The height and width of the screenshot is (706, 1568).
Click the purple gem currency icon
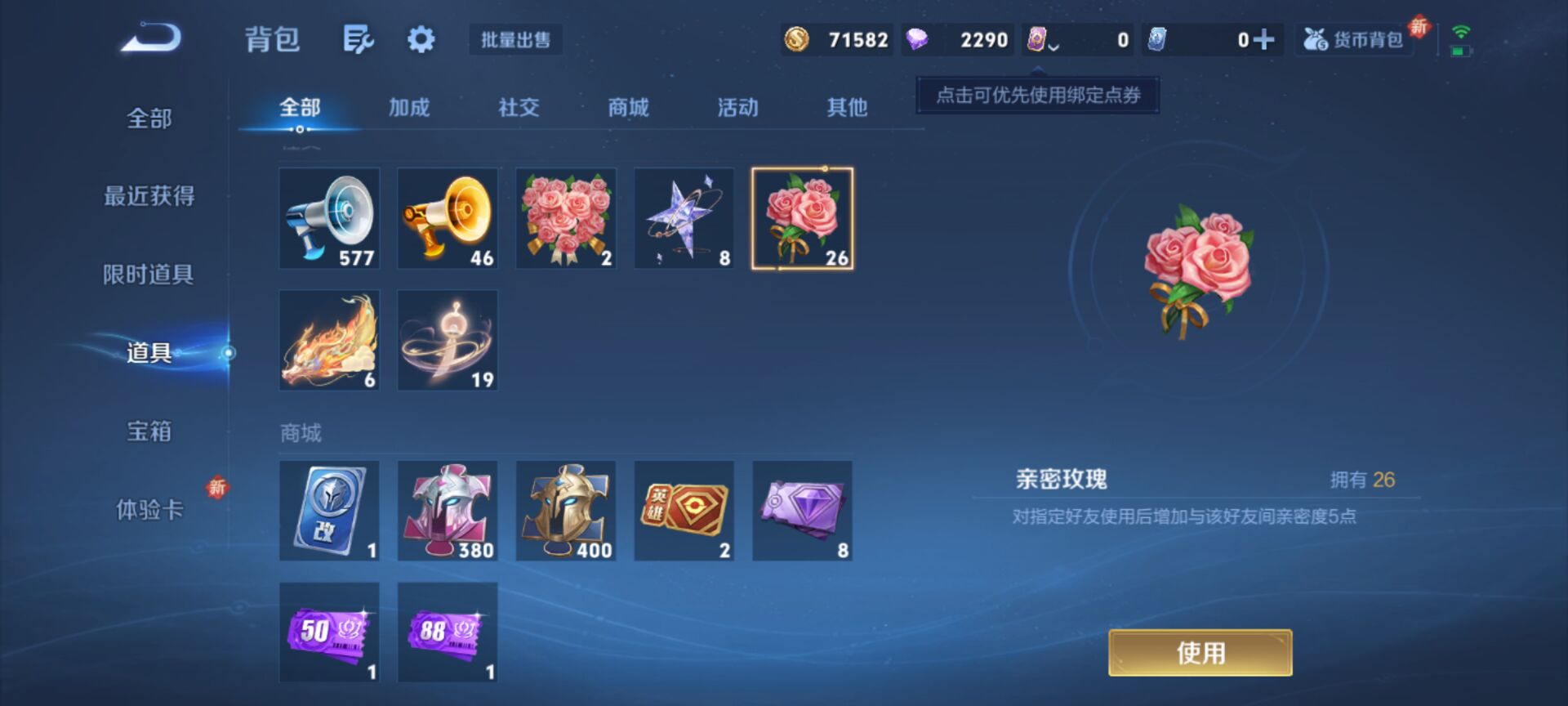point(919,38)
